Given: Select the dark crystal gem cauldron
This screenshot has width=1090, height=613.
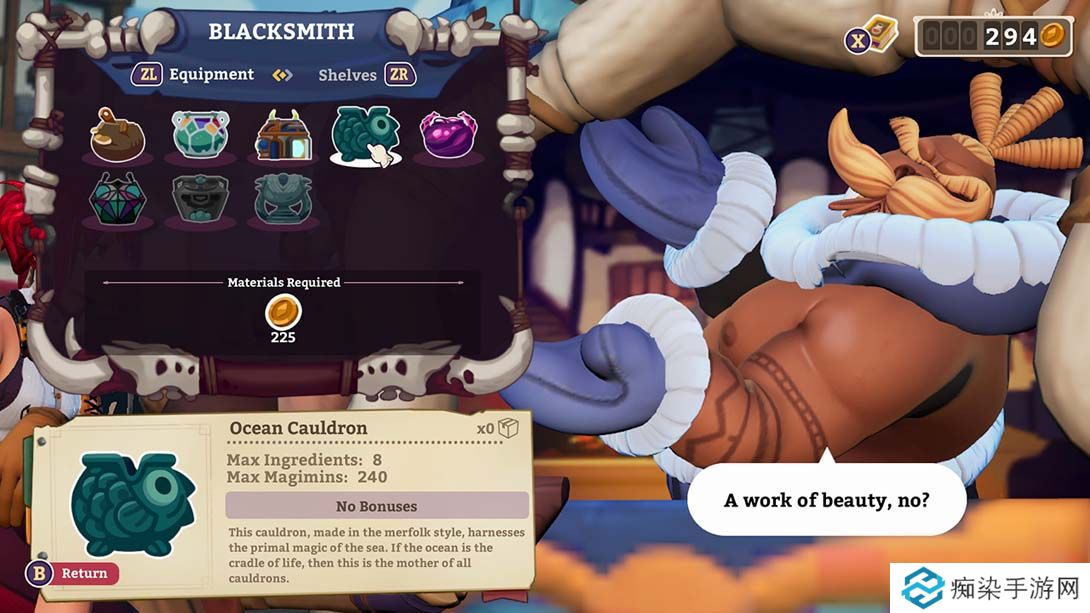Looking at the screenshot, I should tap(118, 199).
